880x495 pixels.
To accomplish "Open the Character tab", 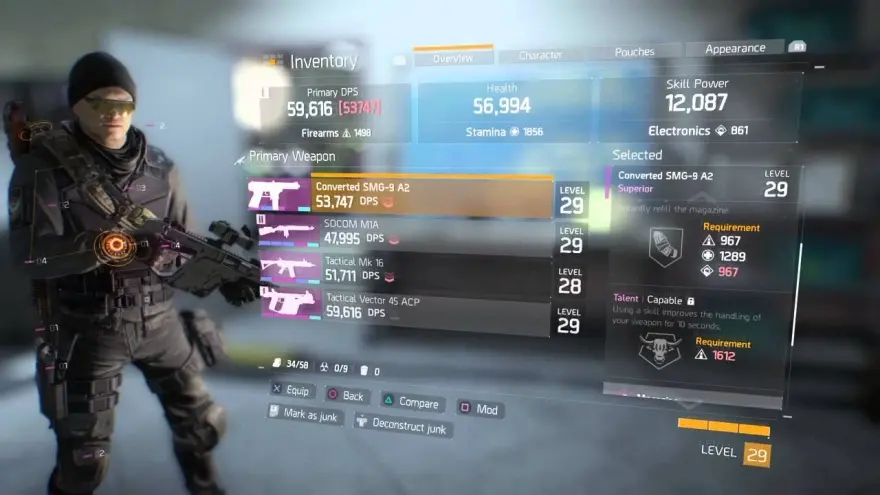I will pyautogui.click(x=540, y=56).
